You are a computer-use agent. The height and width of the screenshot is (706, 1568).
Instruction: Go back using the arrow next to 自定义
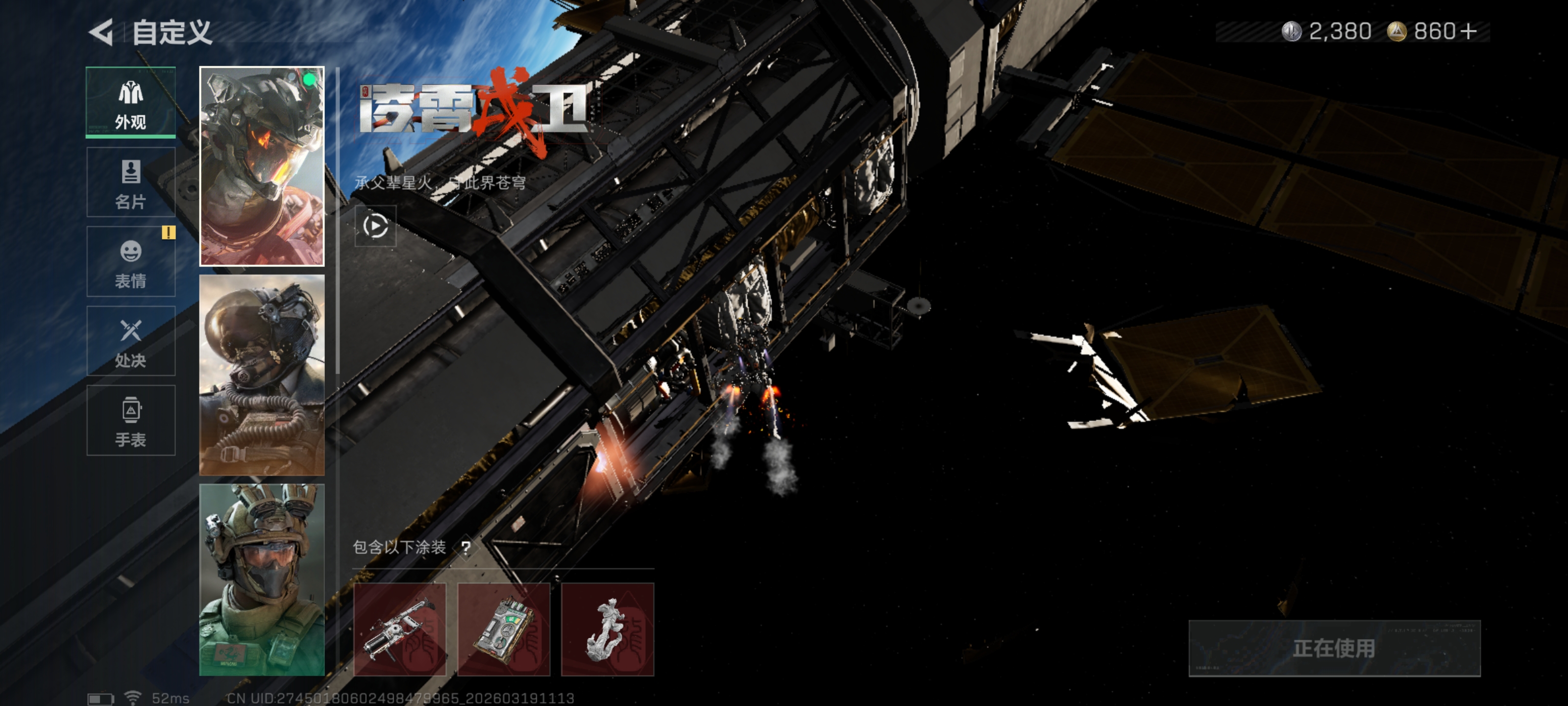(x=102, y=32)
